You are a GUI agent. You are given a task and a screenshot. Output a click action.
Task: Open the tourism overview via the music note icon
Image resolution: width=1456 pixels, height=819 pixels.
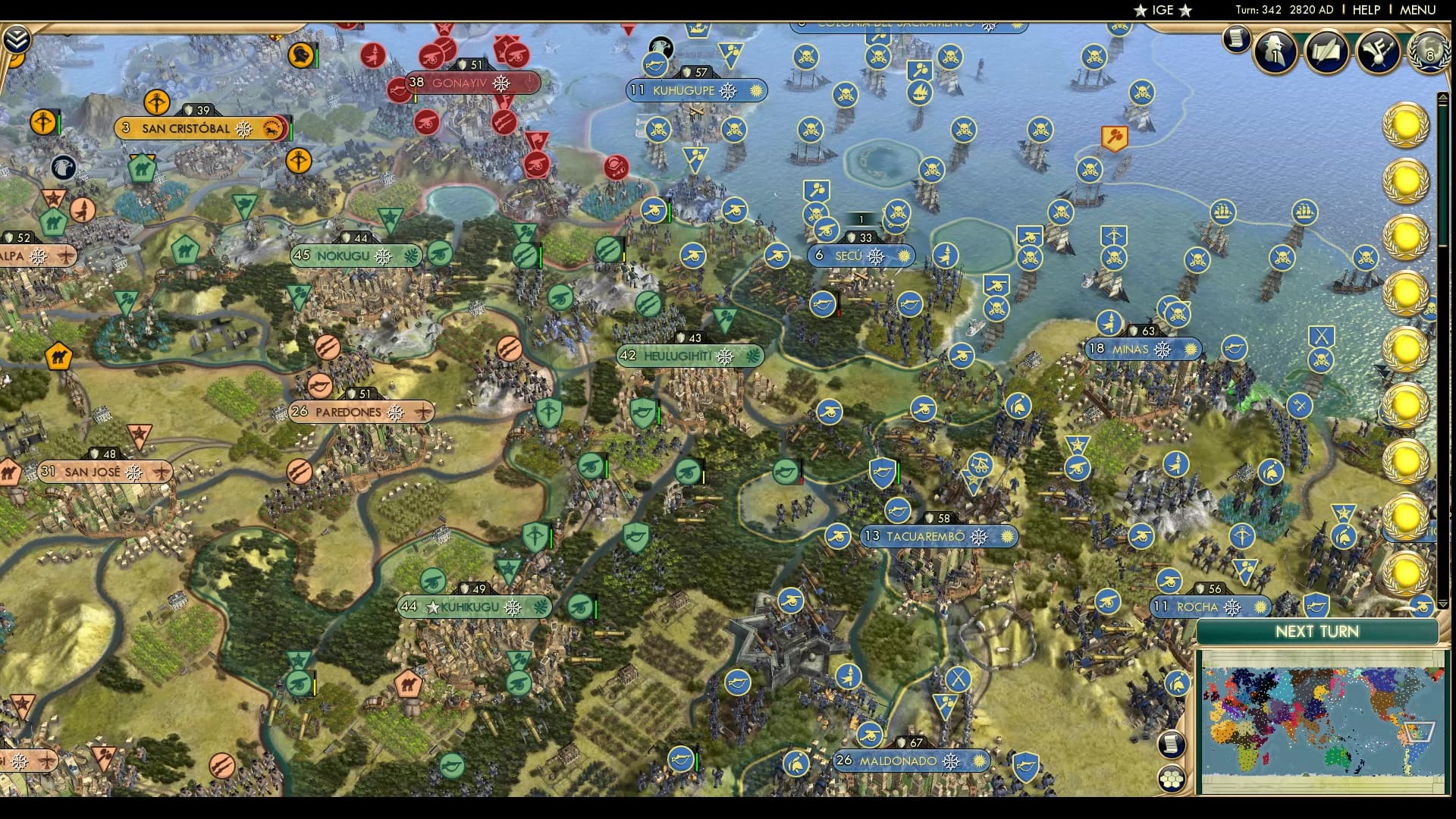pyautogui.click(x=1378, y=52)
